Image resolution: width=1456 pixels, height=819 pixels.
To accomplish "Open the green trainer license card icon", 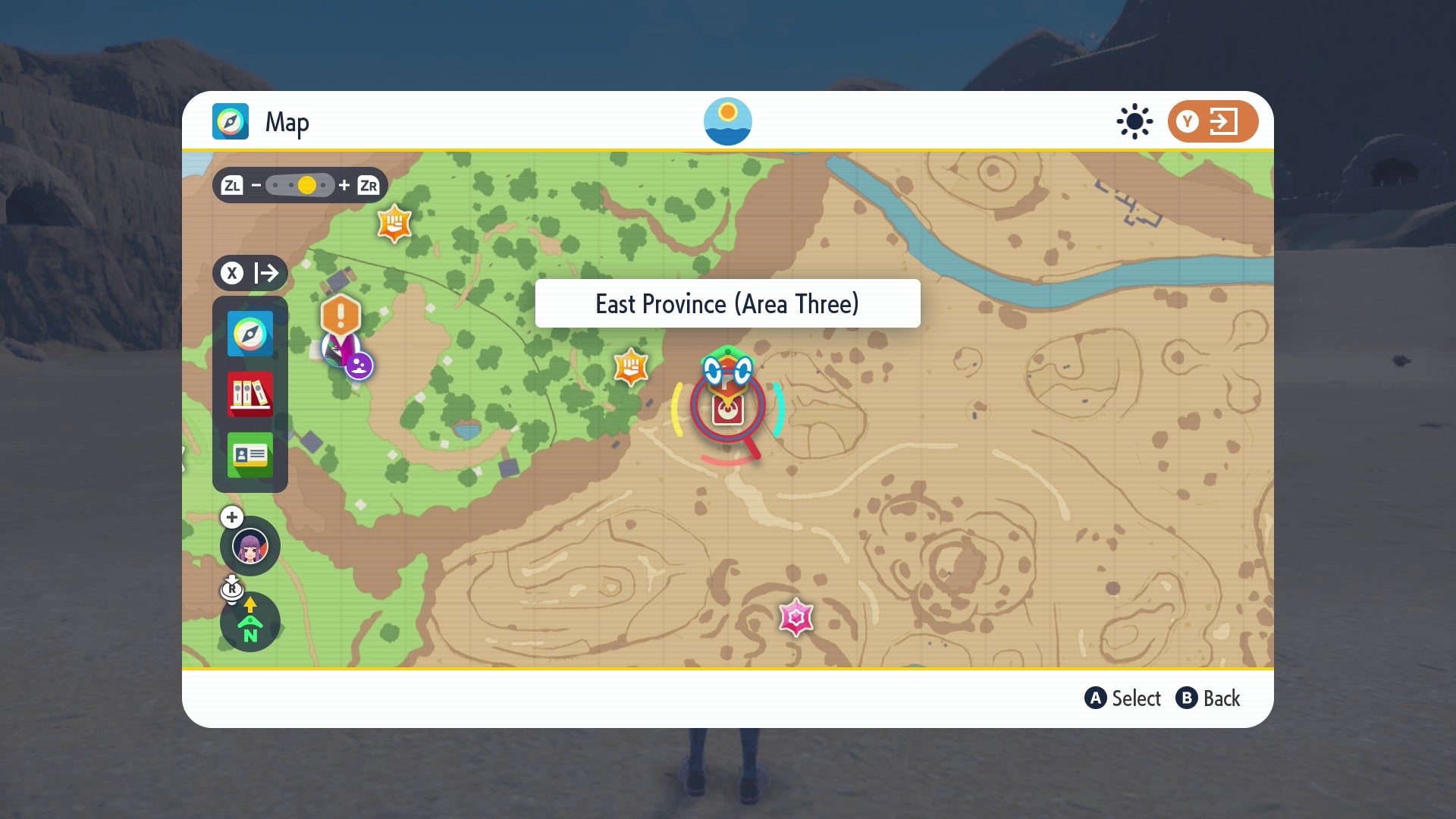I will coord(250,457).
